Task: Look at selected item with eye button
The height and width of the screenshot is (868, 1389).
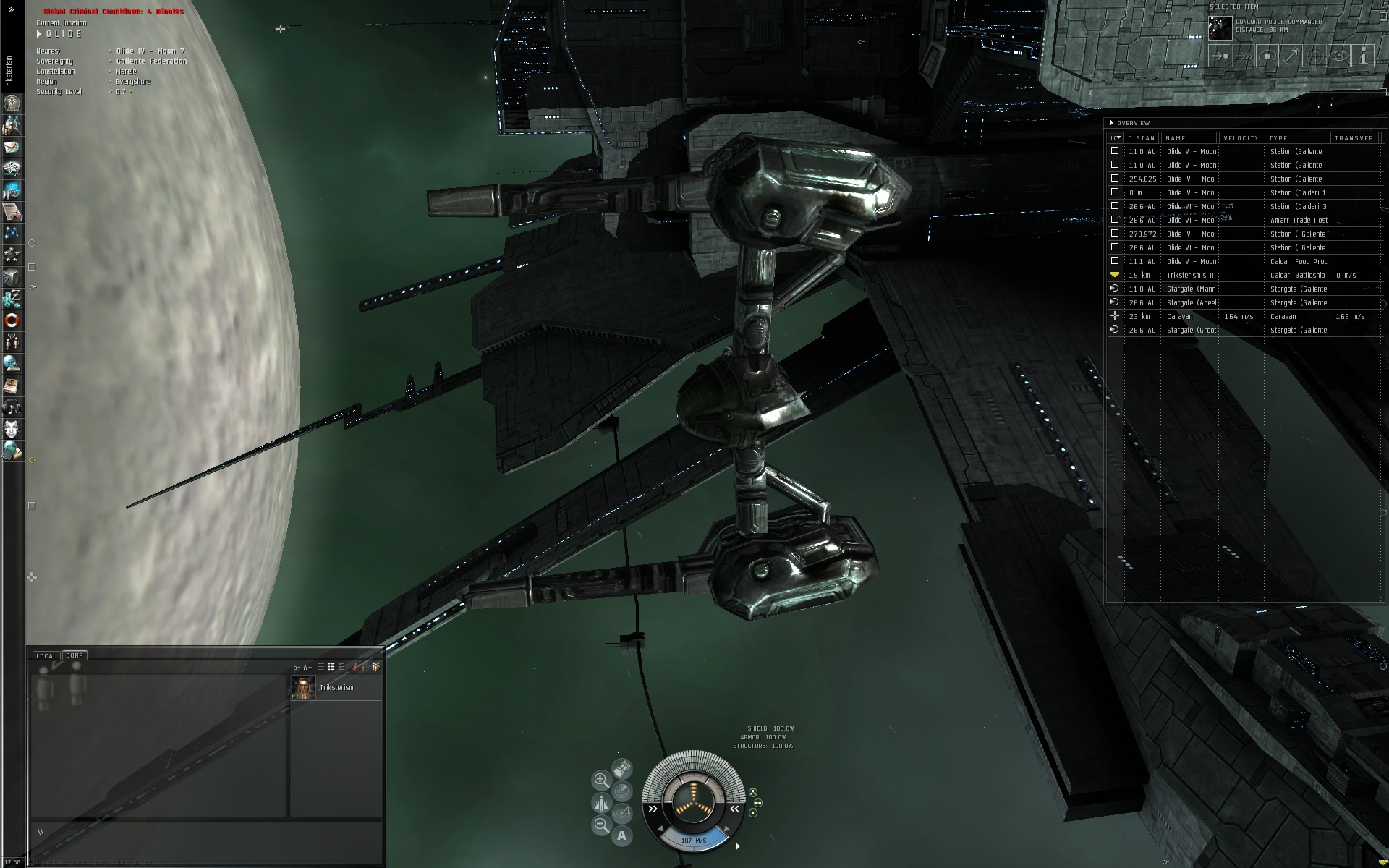Action: 1339,56
